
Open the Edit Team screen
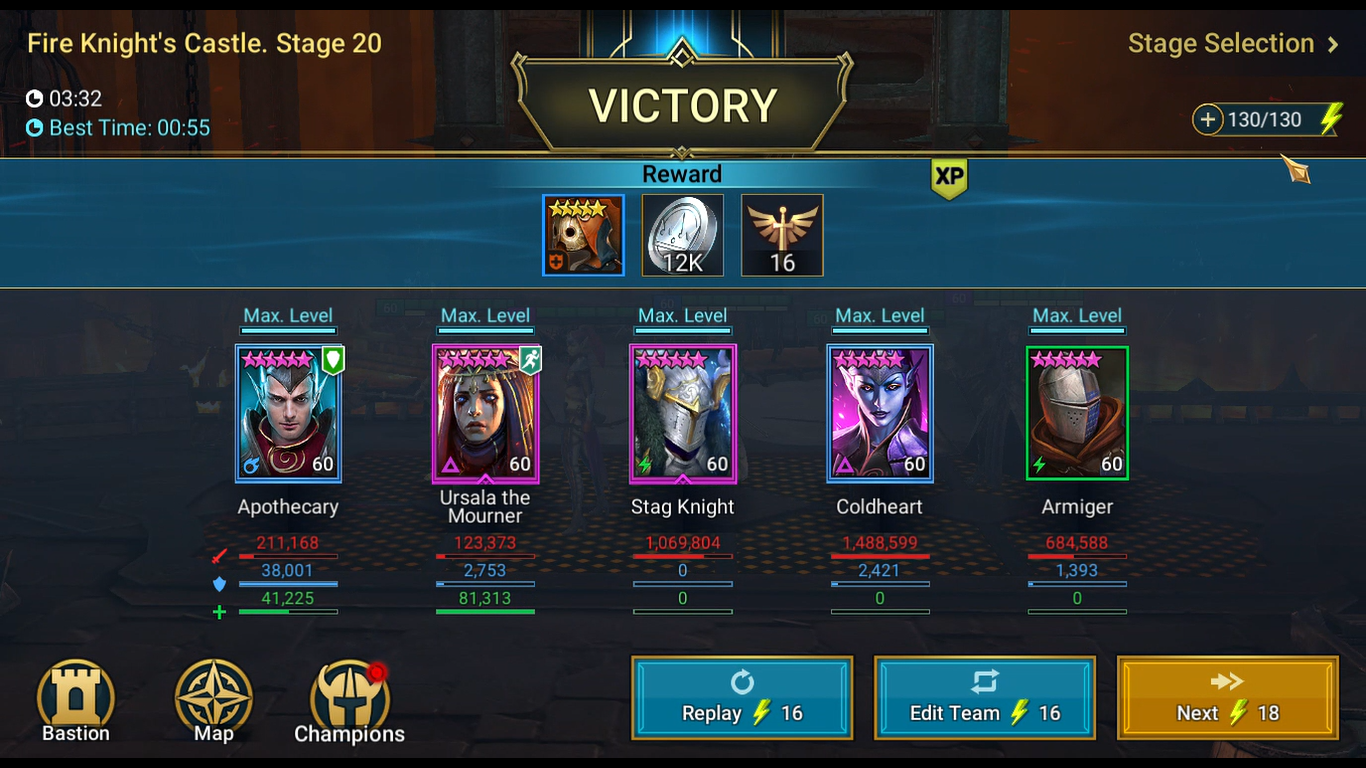(x=984, y=697)
